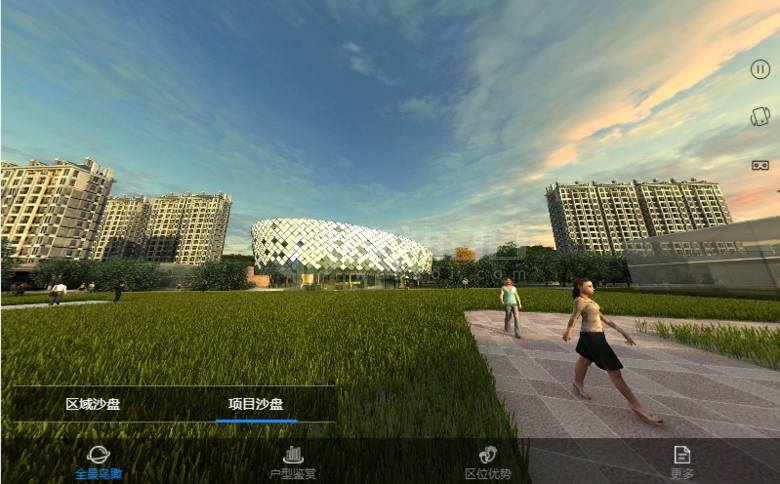780x484 pixels.
Task: Enable VR headset viewing mode
Action: point(760,165)
